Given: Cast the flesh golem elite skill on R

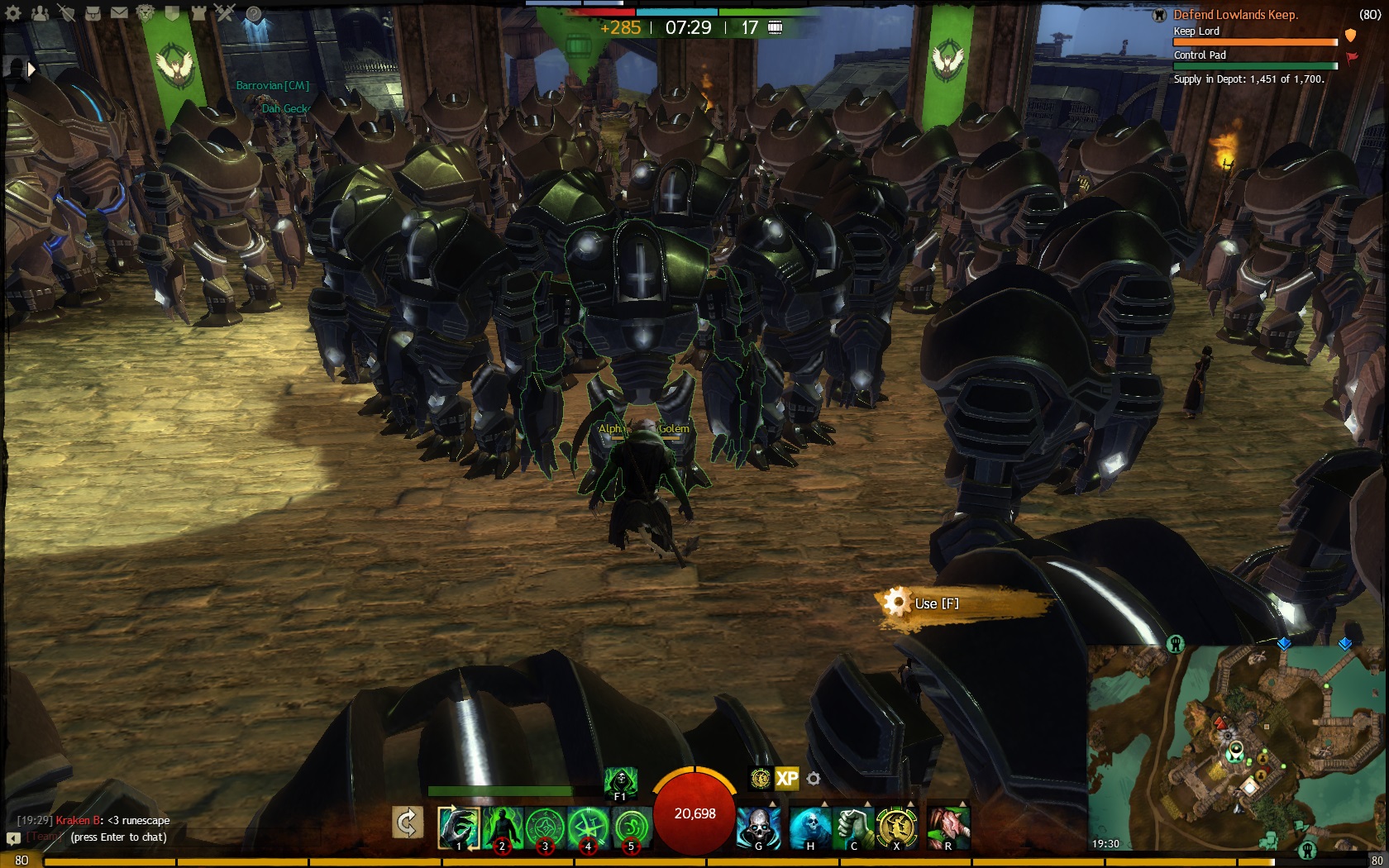Looking at the screenshot, I should click(947, 826).
